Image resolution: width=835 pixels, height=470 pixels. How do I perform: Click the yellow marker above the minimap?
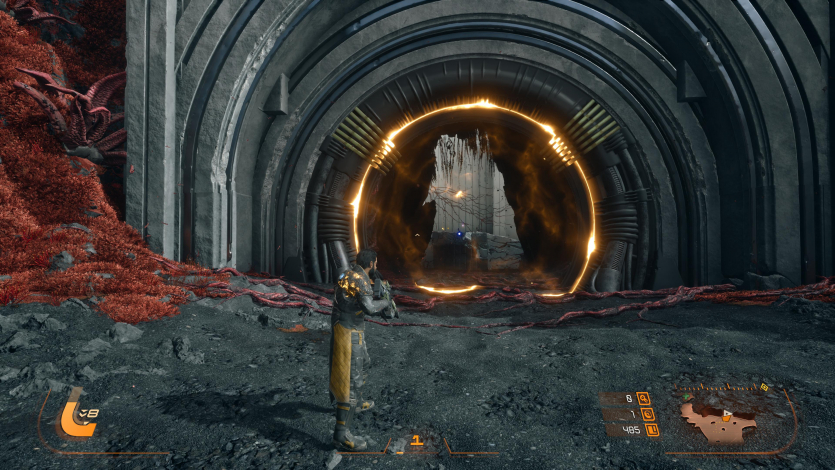tap(764, 386)
